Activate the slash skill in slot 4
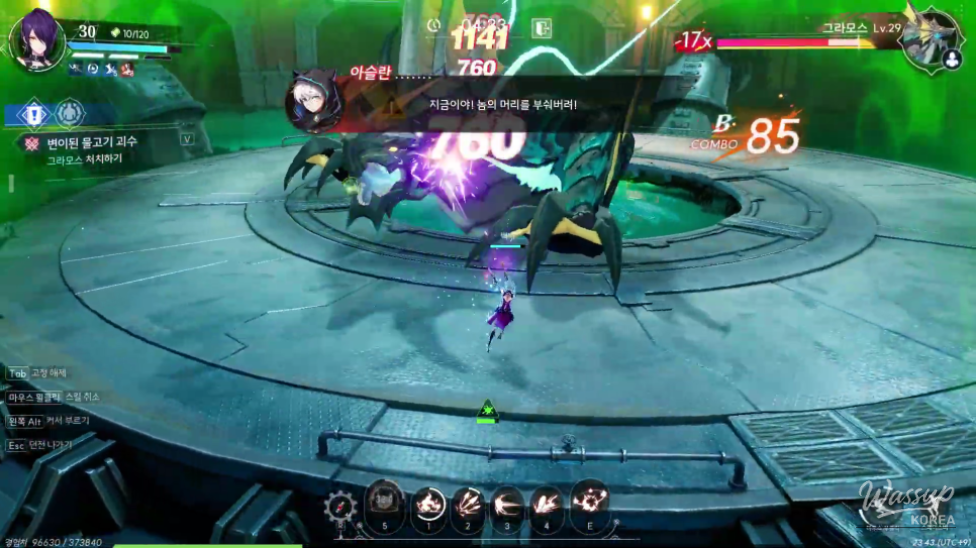 548,502
